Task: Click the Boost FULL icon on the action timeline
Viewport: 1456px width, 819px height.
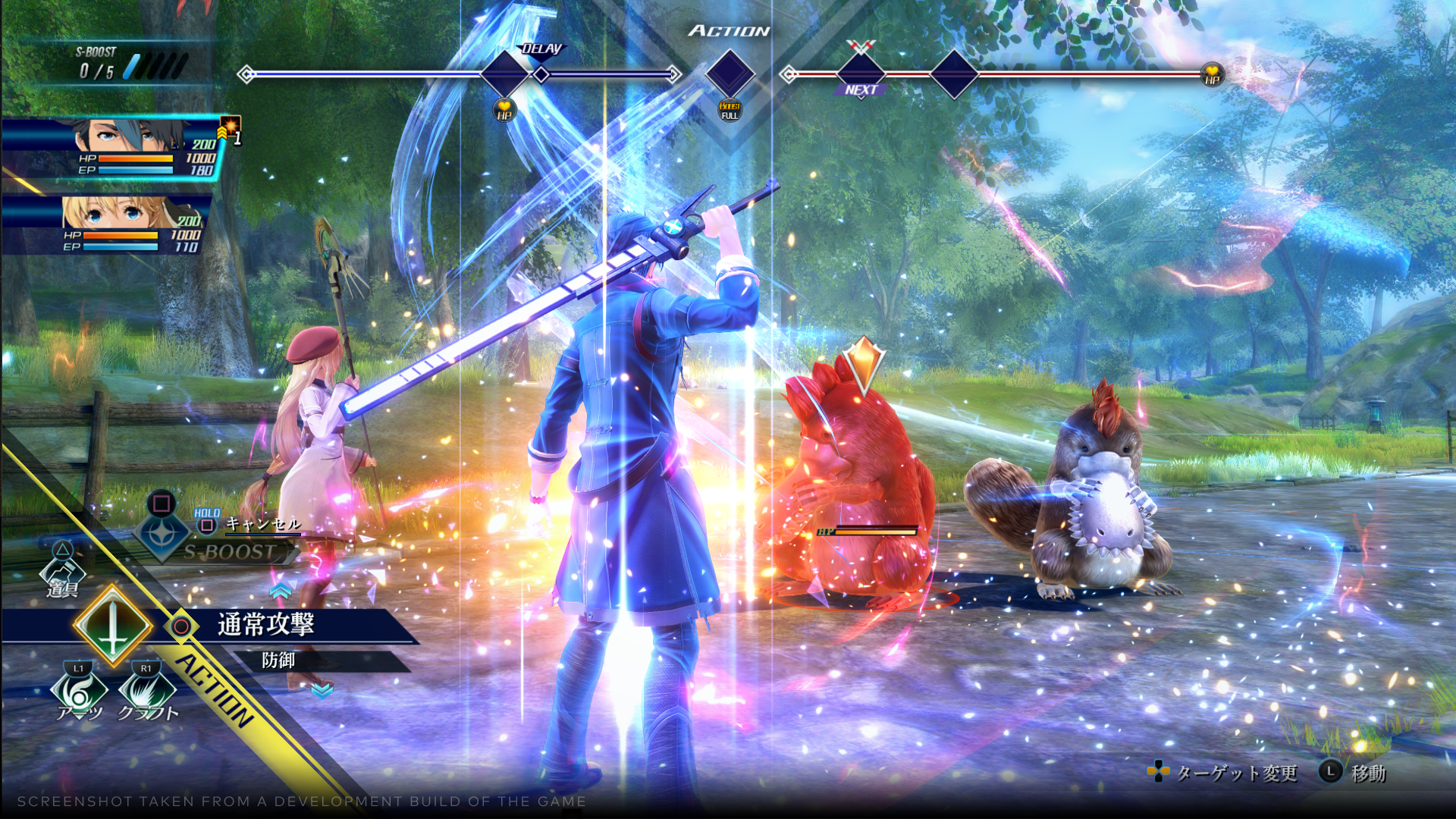Action: coord(730,108)
